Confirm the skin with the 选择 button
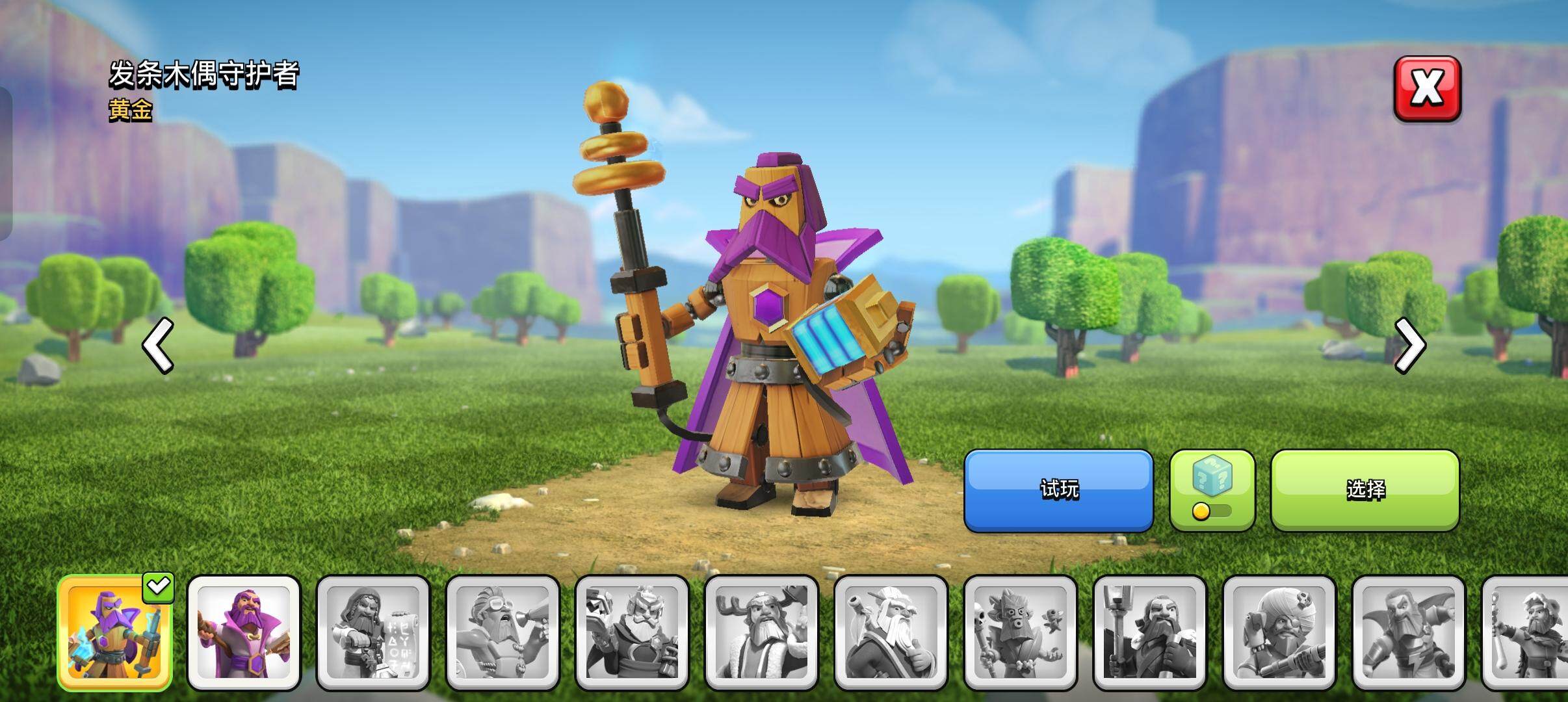1568x702 pixels. 1365,490
